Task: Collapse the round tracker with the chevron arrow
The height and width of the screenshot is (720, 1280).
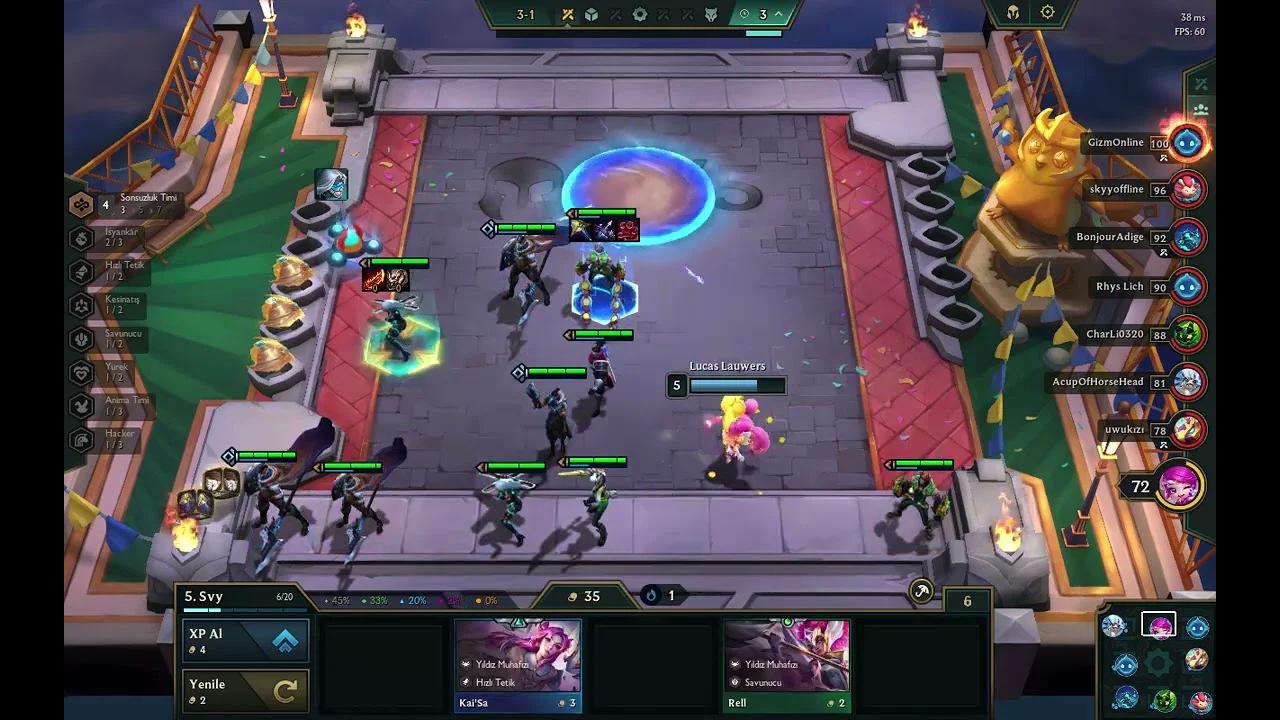Action: 776,14
